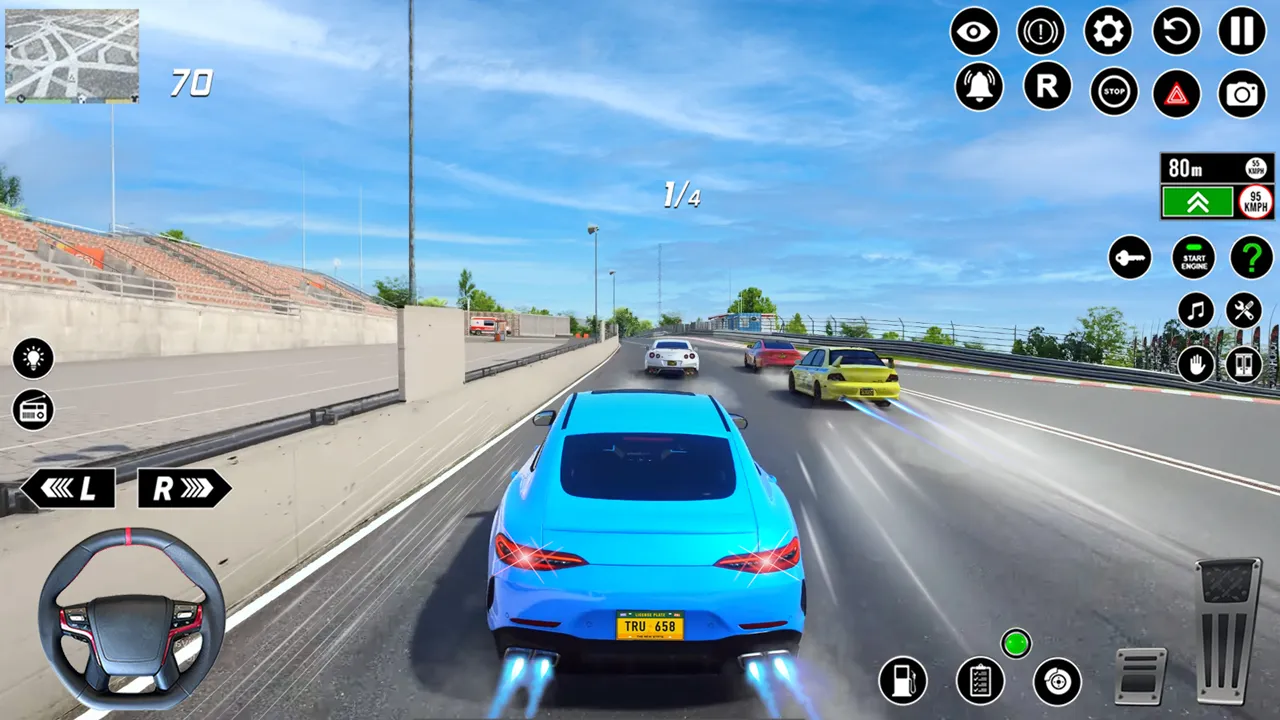Image resolution: width=1280 pixels, height=720 pixels.
Task: Switch the radio on with the radio icon
Action: coord(32,410)
